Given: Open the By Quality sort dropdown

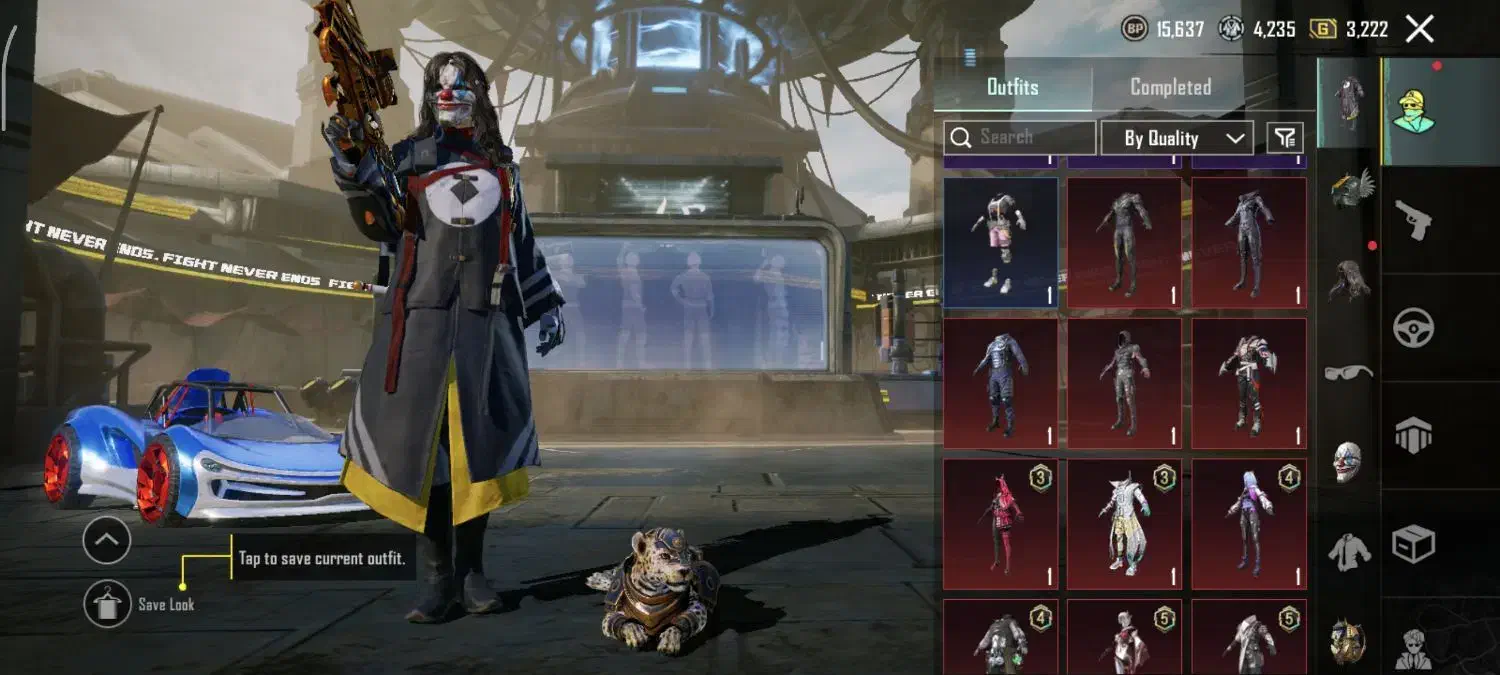Looking at the screenshot, I should (1176, 138).
